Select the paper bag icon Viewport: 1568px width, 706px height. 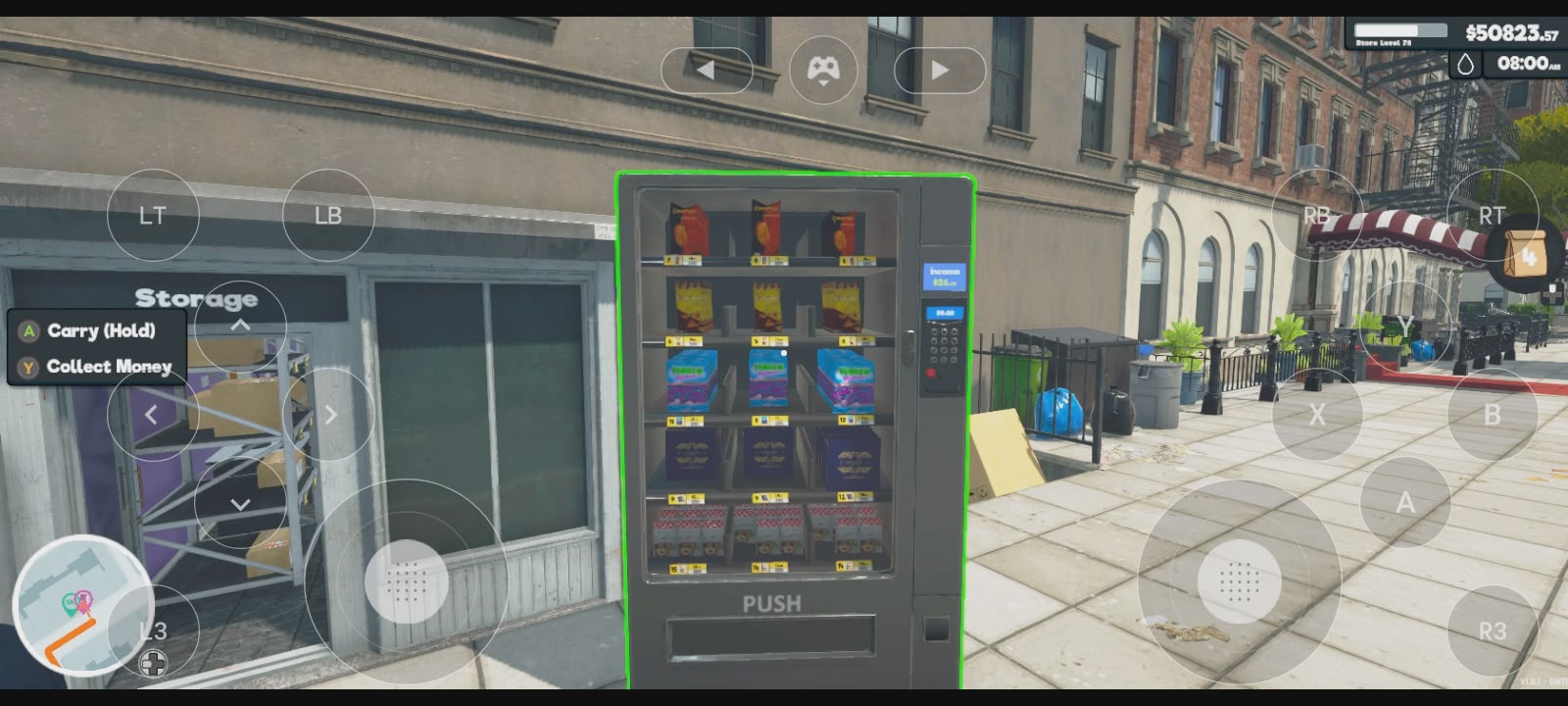coord(1525,255)
